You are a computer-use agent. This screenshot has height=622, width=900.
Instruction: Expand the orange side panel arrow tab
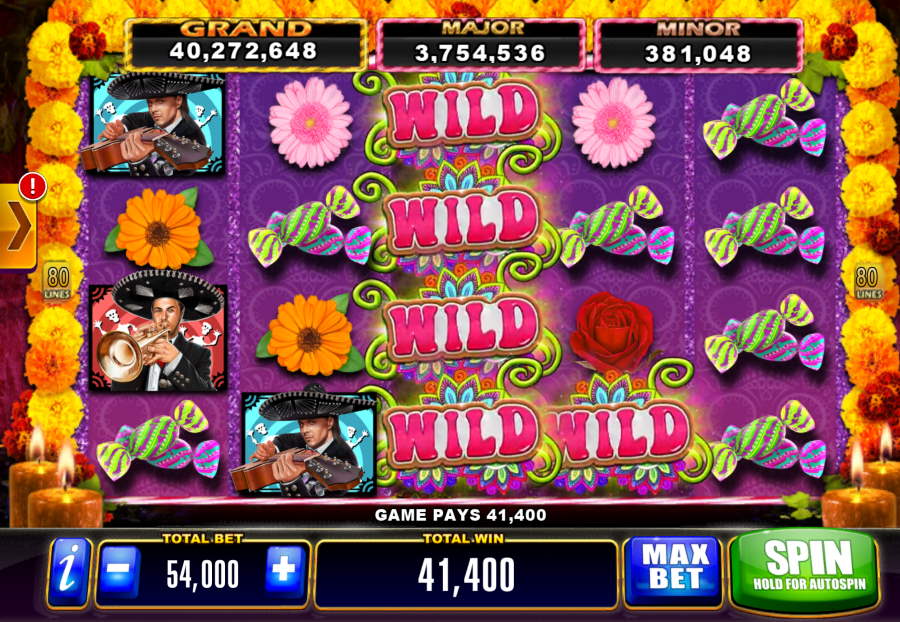(18, 228)
